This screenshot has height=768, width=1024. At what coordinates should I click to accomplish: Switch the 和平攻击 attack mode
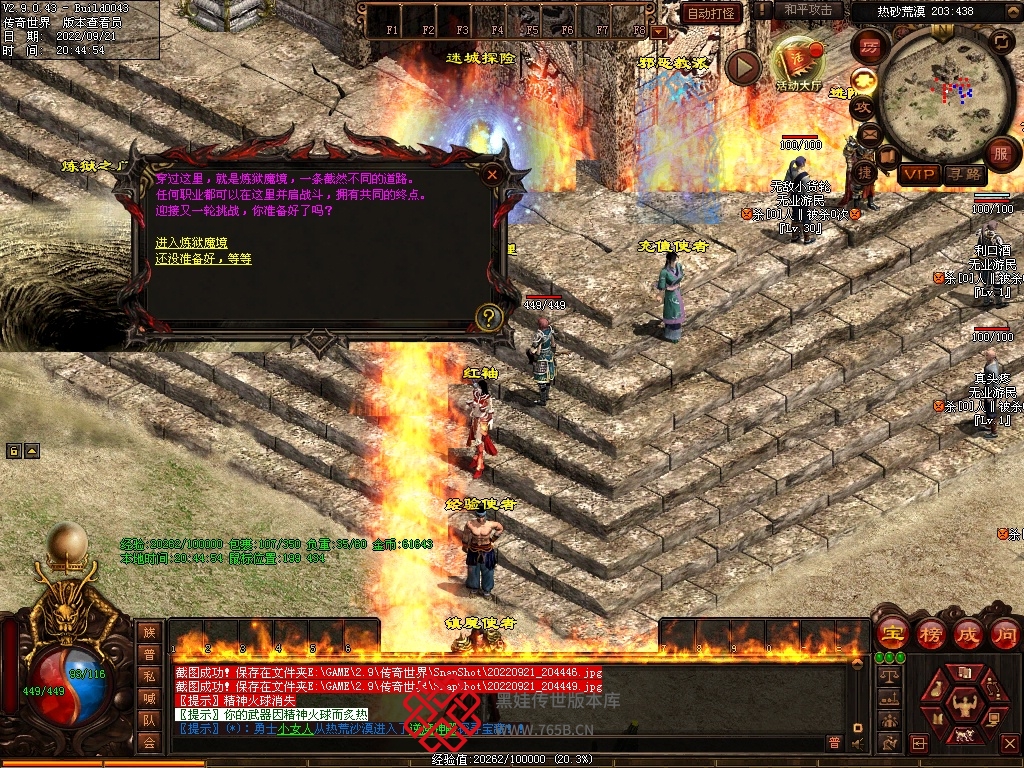point(810,10)
